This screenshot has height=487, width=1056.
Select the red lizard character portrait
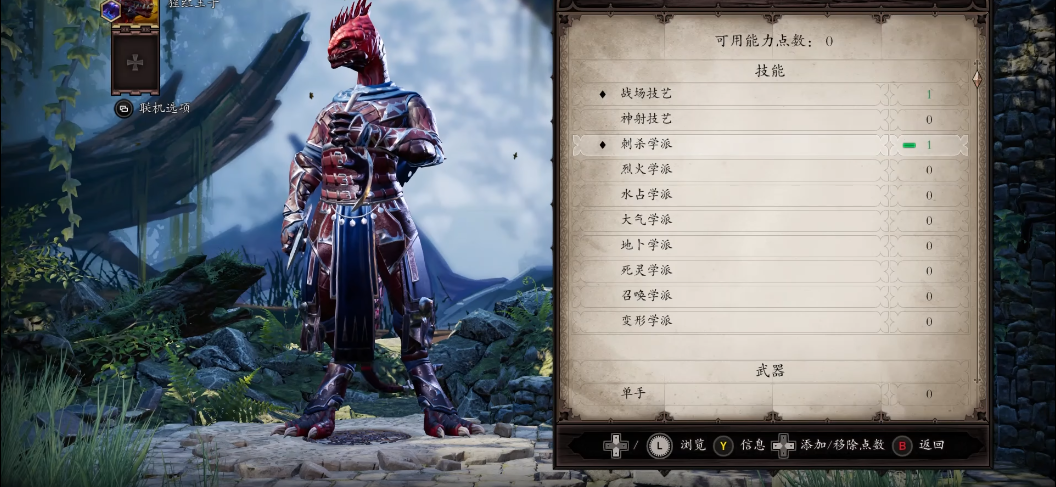point(135,10)
